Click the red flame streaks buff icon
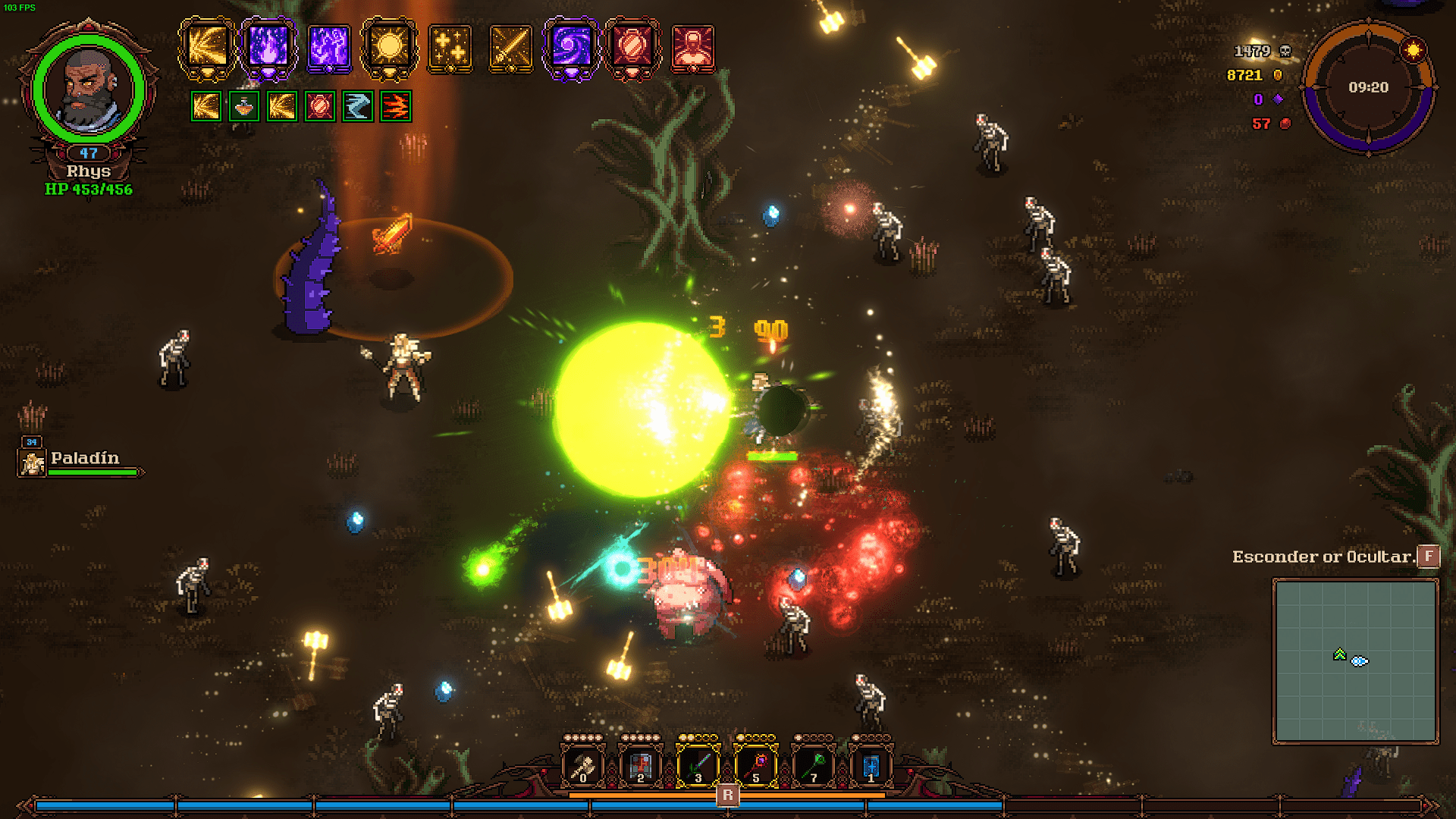Viewport: 1456px width, 819px height. pos(395,107)
